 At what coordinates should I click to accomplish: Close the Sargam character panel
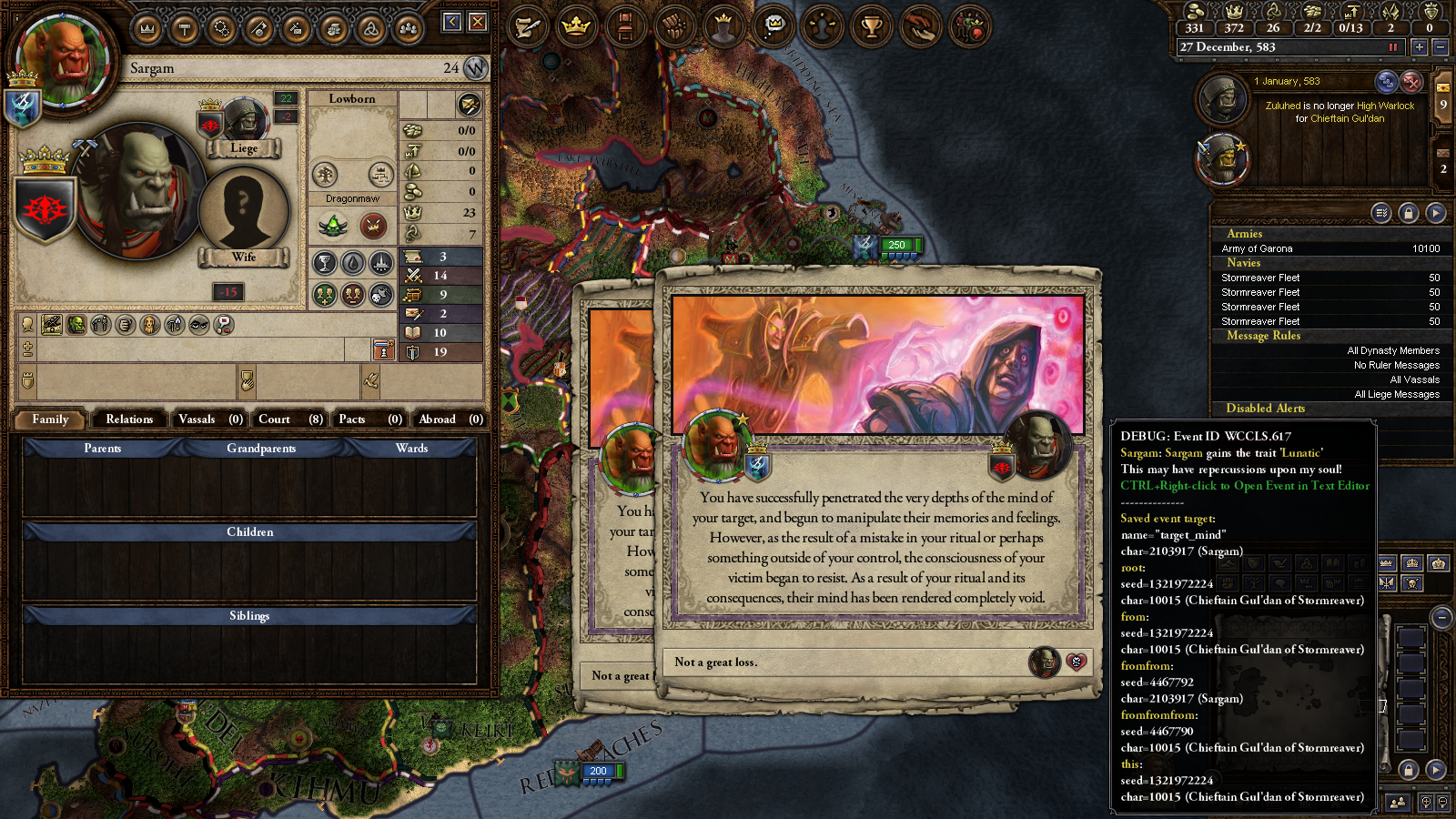pos(478,22)
